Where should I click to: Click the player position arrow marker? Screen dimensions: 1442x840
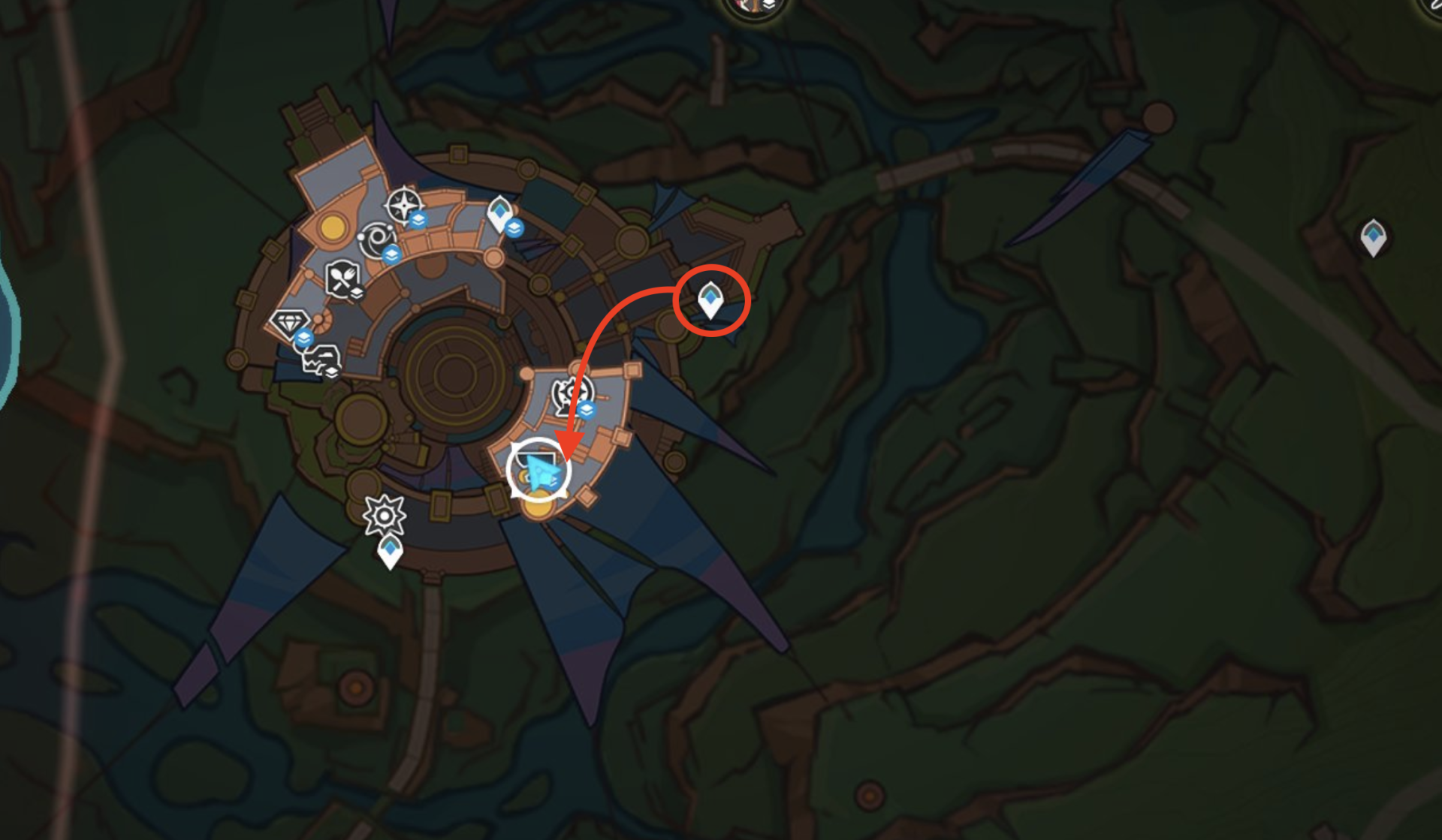[x=540, y=471]
